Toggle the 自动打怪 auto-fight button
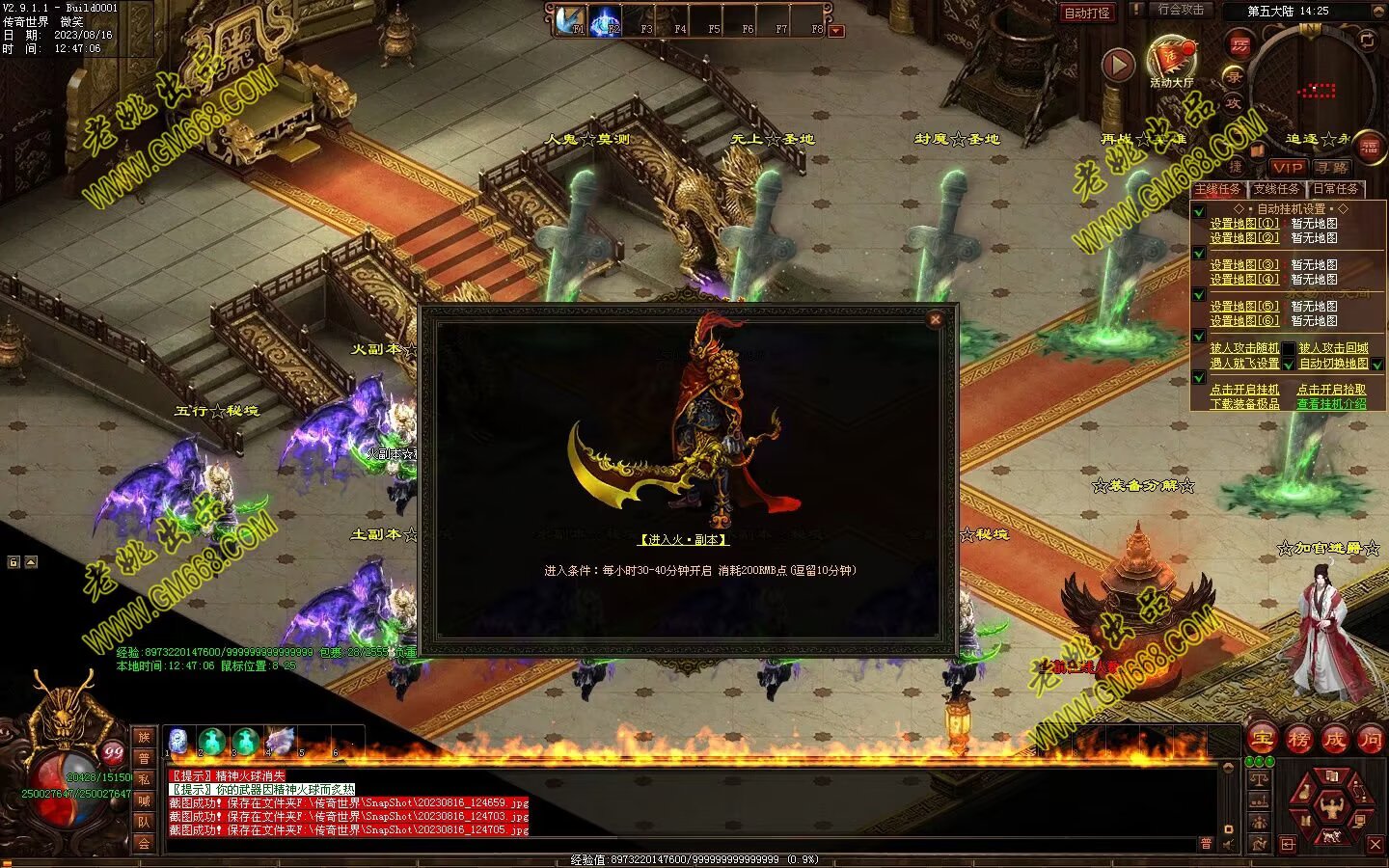This screenshot has width=1389, height=868. (1087, 14)
